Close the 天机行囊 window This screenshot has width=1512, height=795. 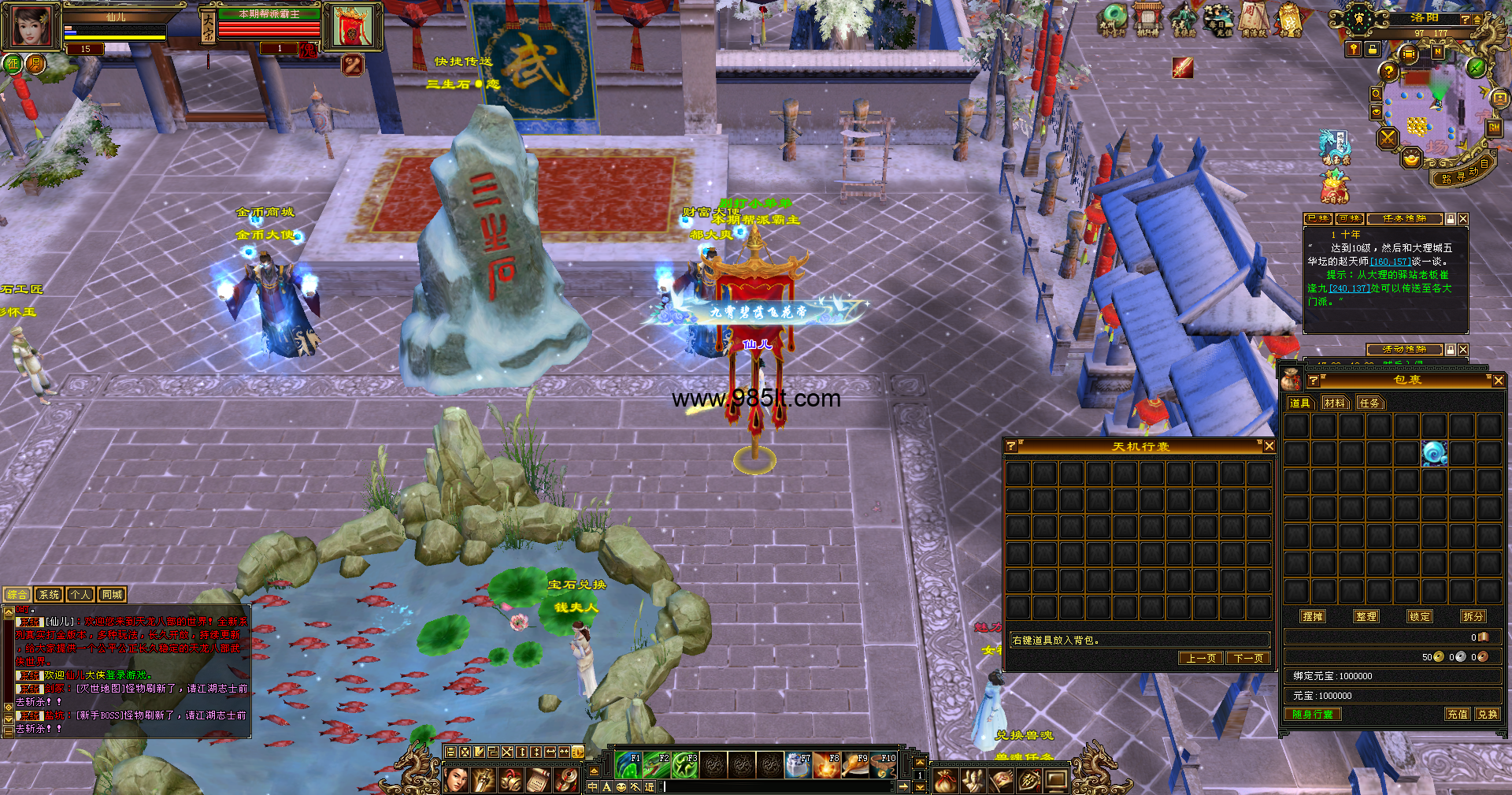tap(1269, 447)
